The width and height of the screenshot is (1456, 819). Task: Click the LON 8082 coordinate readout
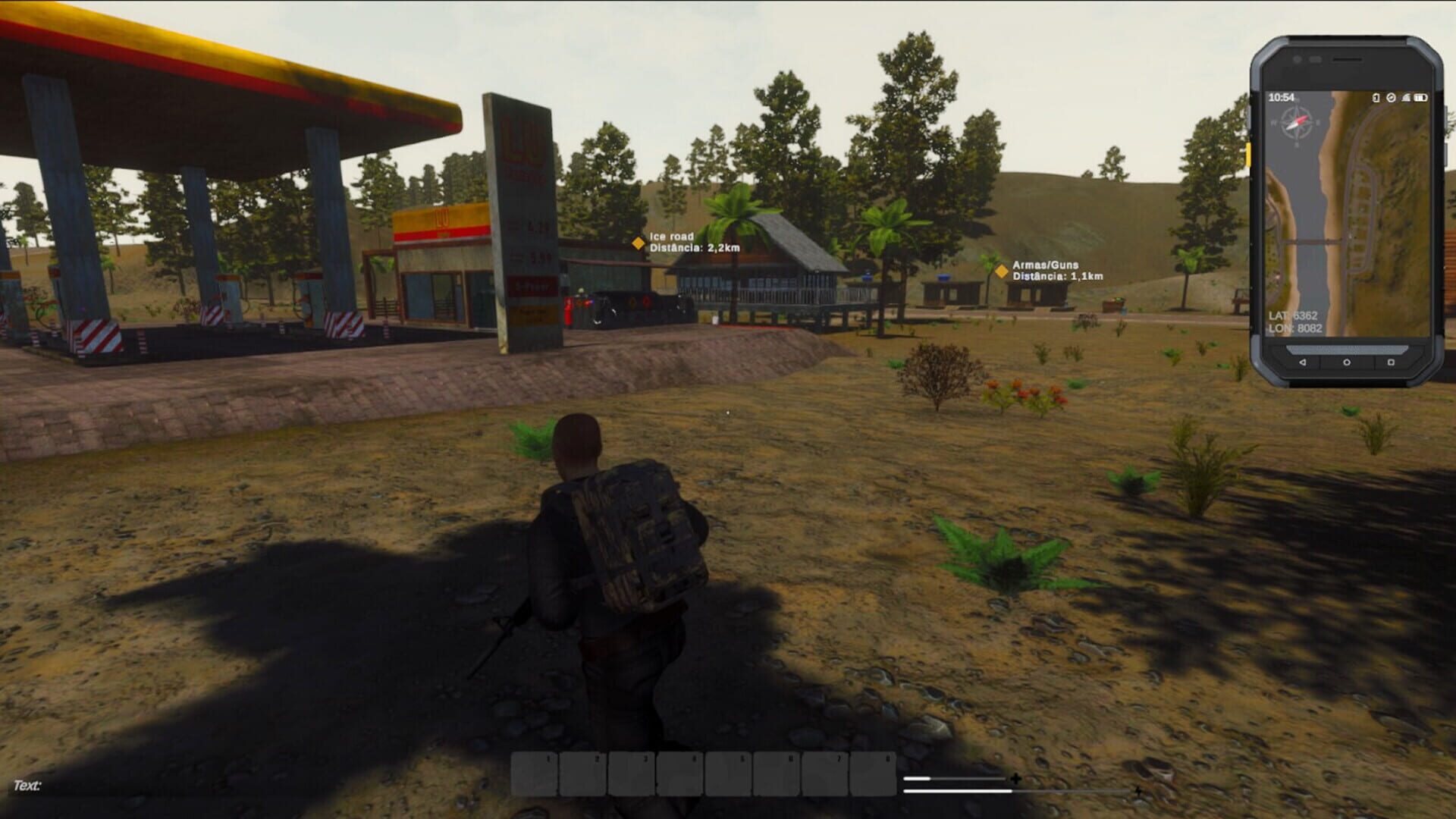(1294, 328)
